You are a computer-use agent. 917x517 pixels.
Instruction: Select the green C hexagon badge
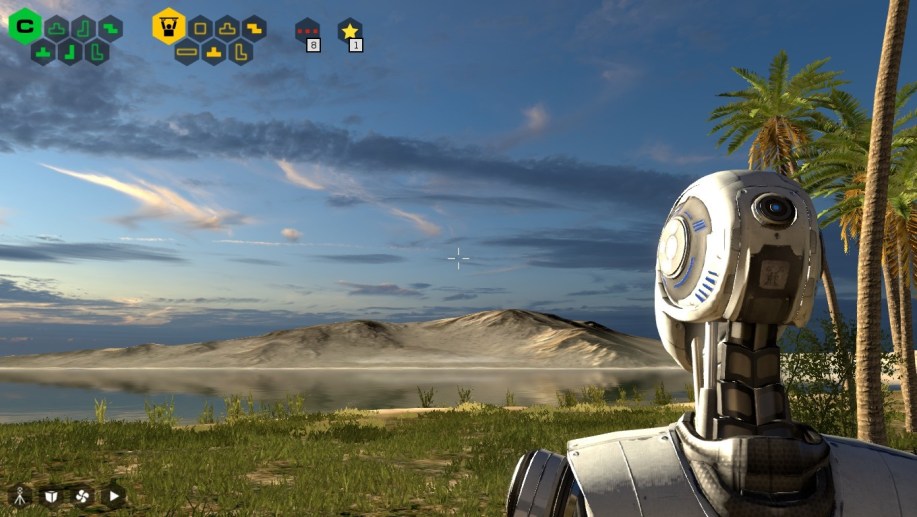coord(24,26)
